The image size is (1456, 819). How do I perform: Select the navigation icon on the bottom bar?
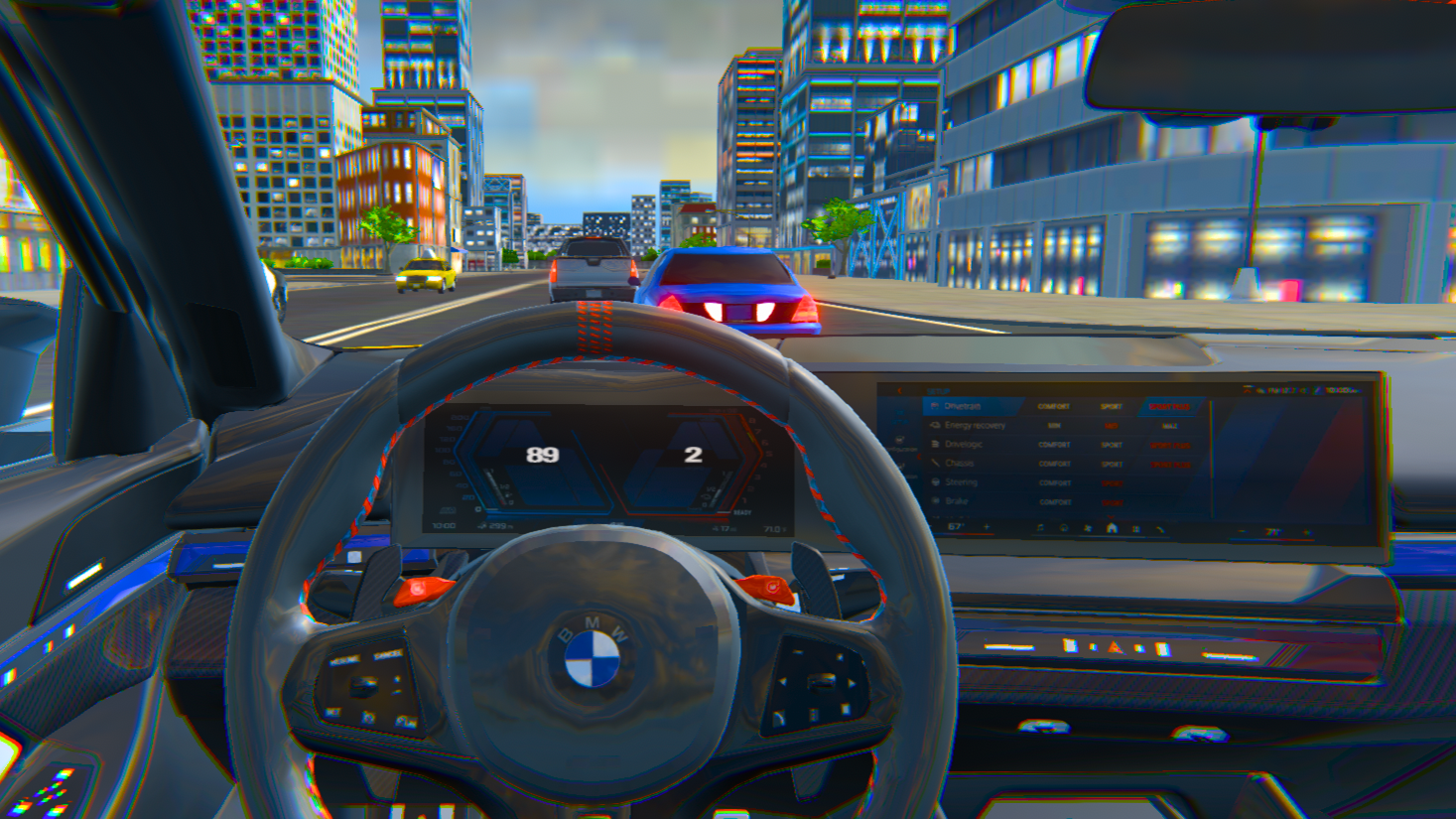(1064, 527)
